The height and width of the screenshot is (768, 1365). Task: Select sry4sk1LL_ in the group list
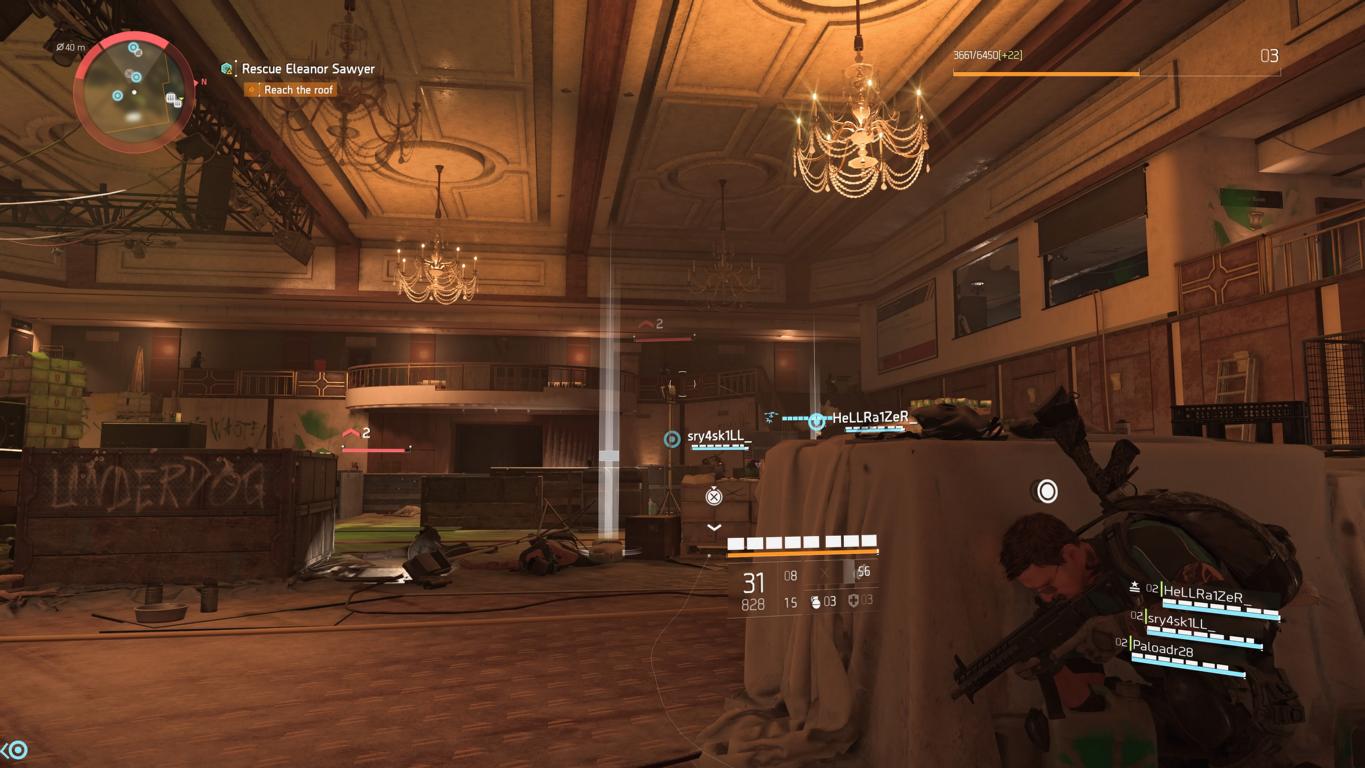click(x=1181, y=621)
